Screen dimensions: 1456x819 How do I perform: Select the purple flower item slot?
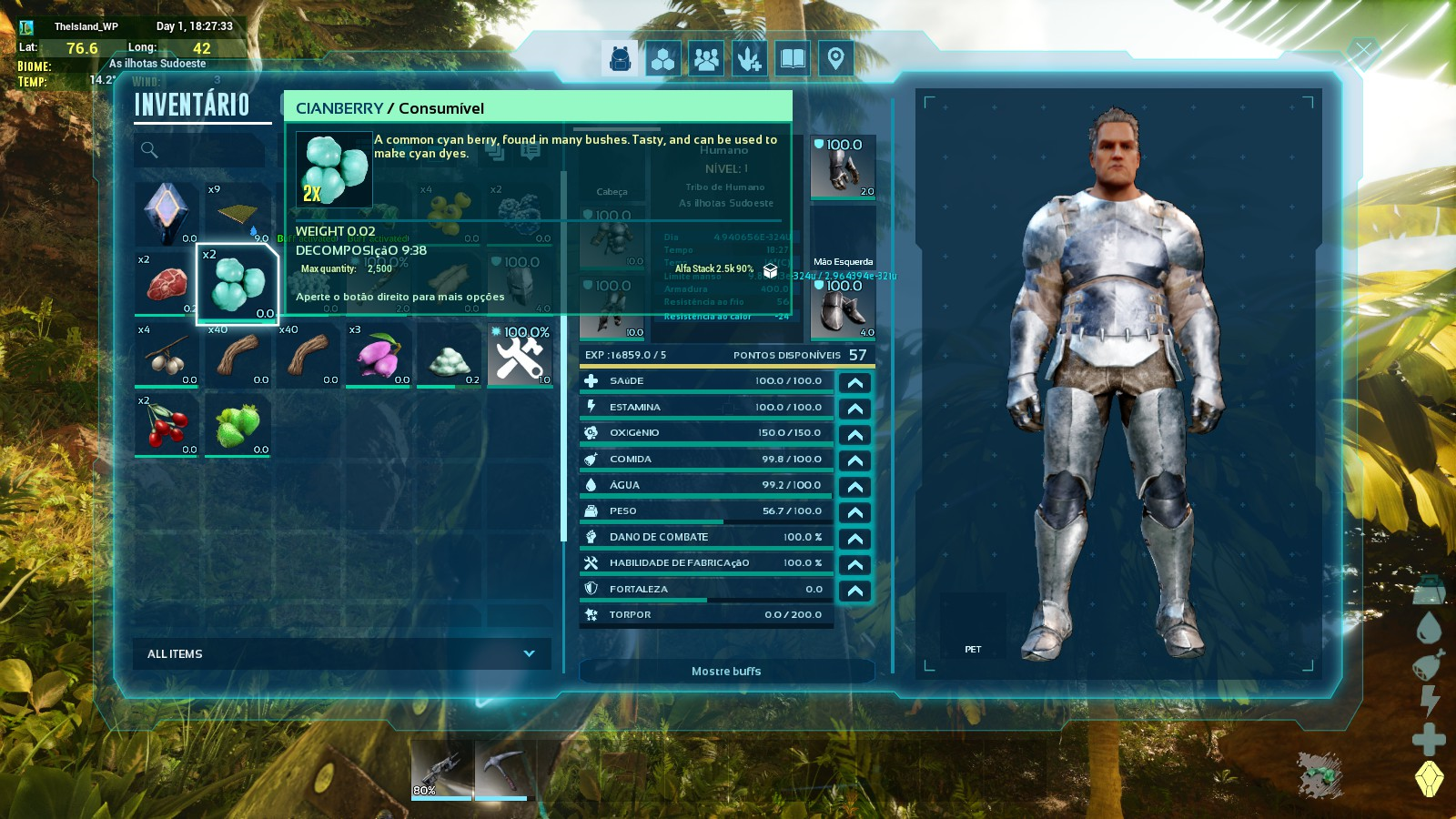[x=379, y=355]
